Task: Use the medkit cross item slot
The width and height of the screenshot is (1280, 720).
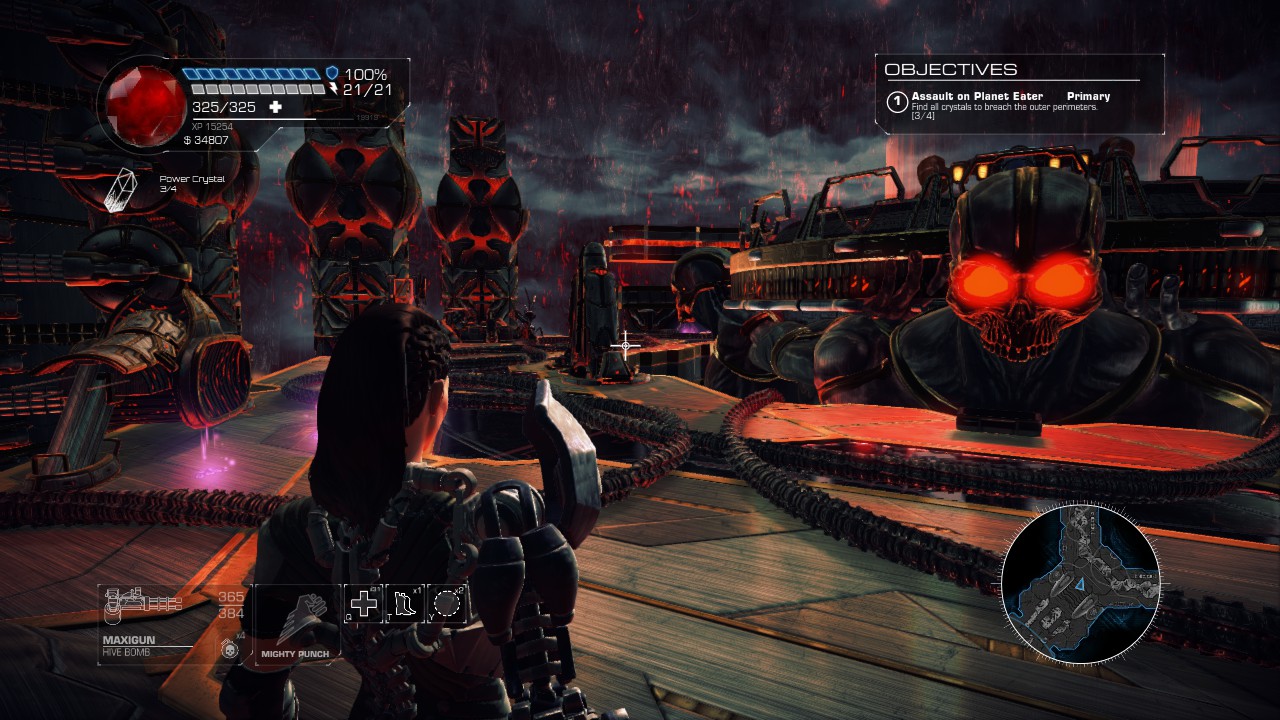Action: pos(363,603)
